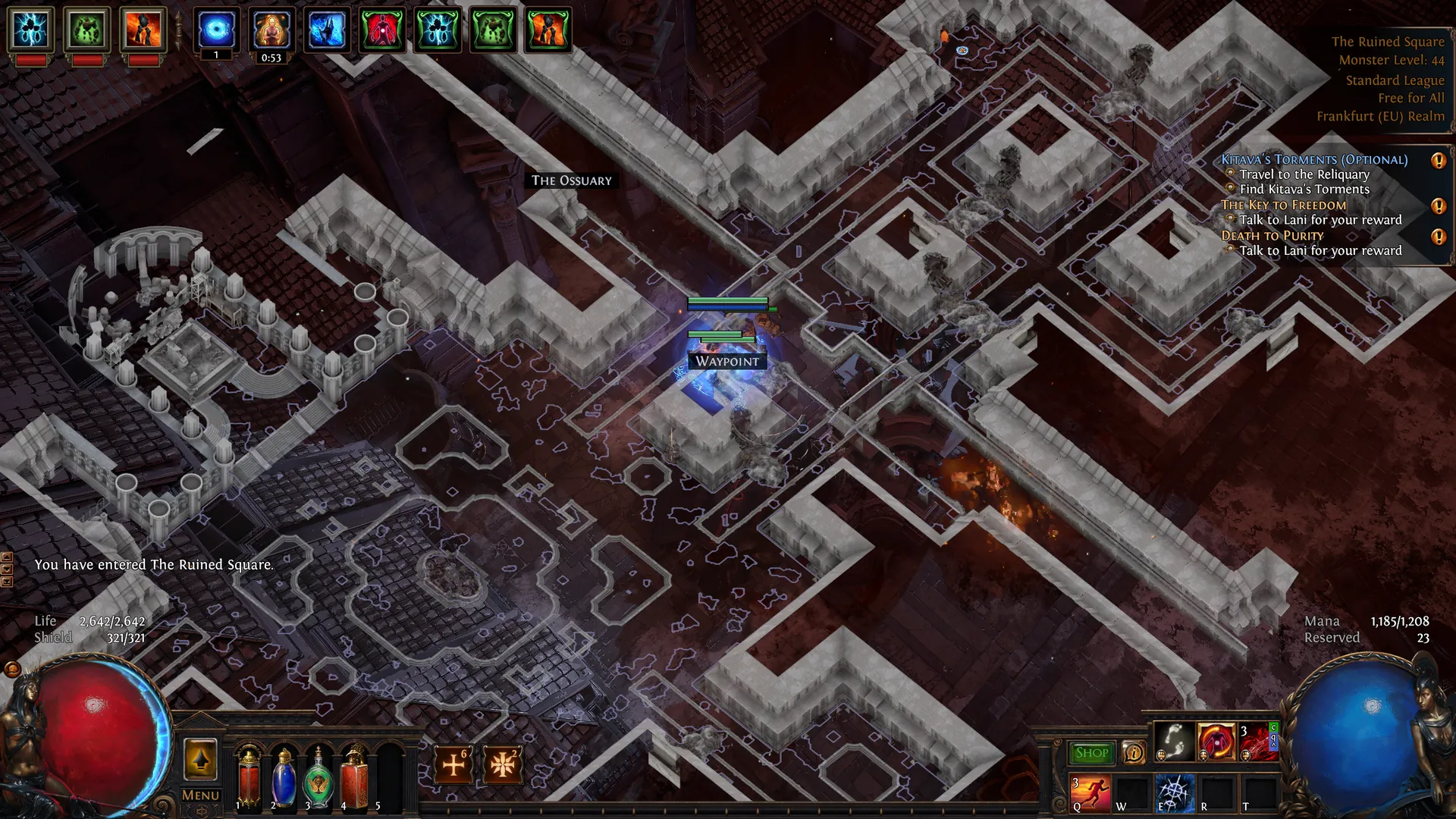Select the blue frost-burst skill on E
This screenshot has height=819, width=1456.
[1174, 792]
